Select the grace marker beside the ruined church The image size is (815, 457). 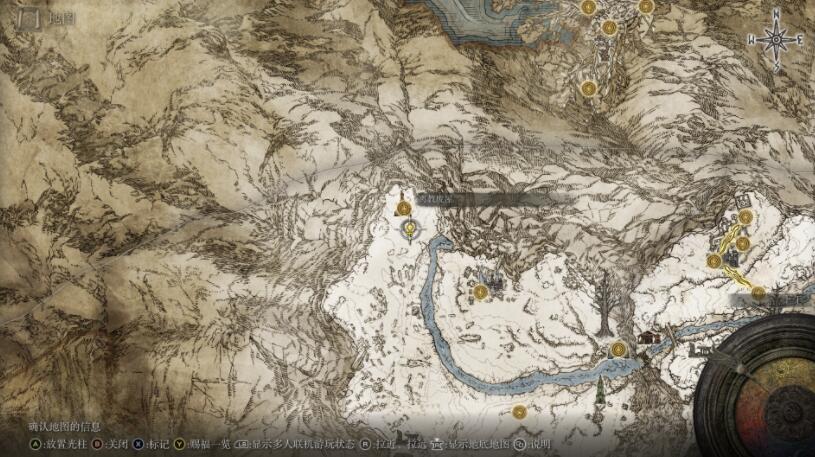[481, 292]
